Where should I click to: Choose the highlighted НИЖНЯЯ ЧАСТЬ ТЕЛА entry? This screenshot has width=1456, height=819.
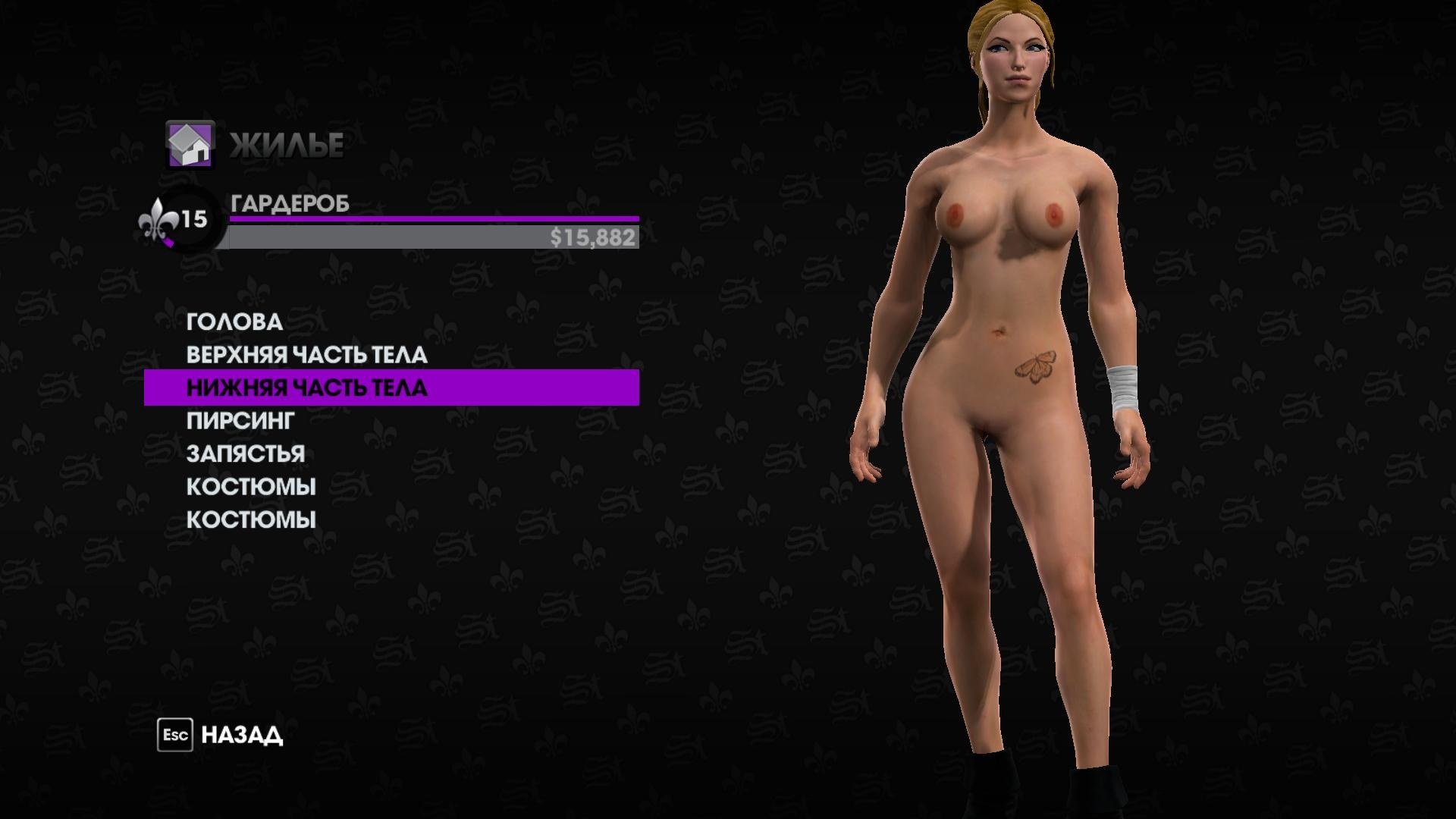click(306, 388)
